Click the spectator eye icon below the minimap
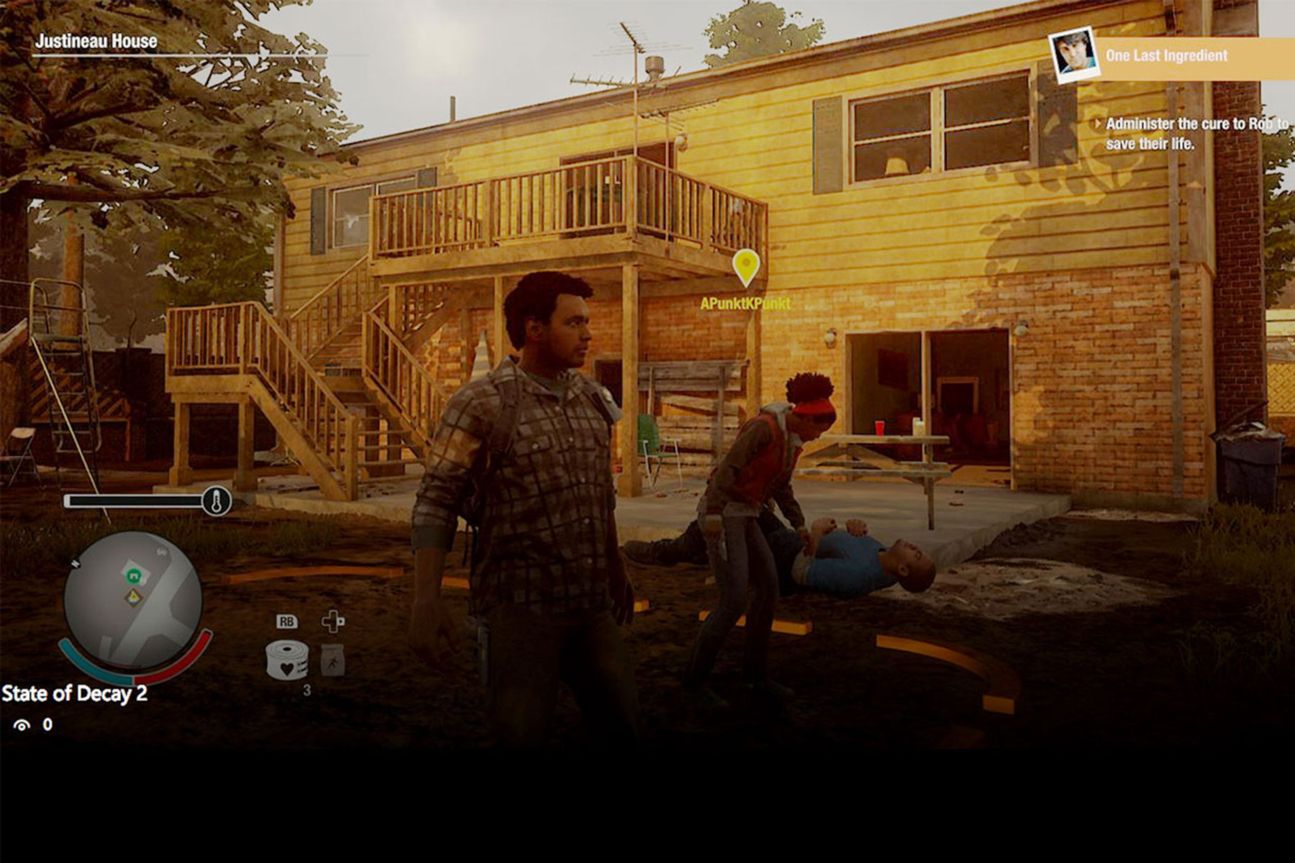 [20, 724]
